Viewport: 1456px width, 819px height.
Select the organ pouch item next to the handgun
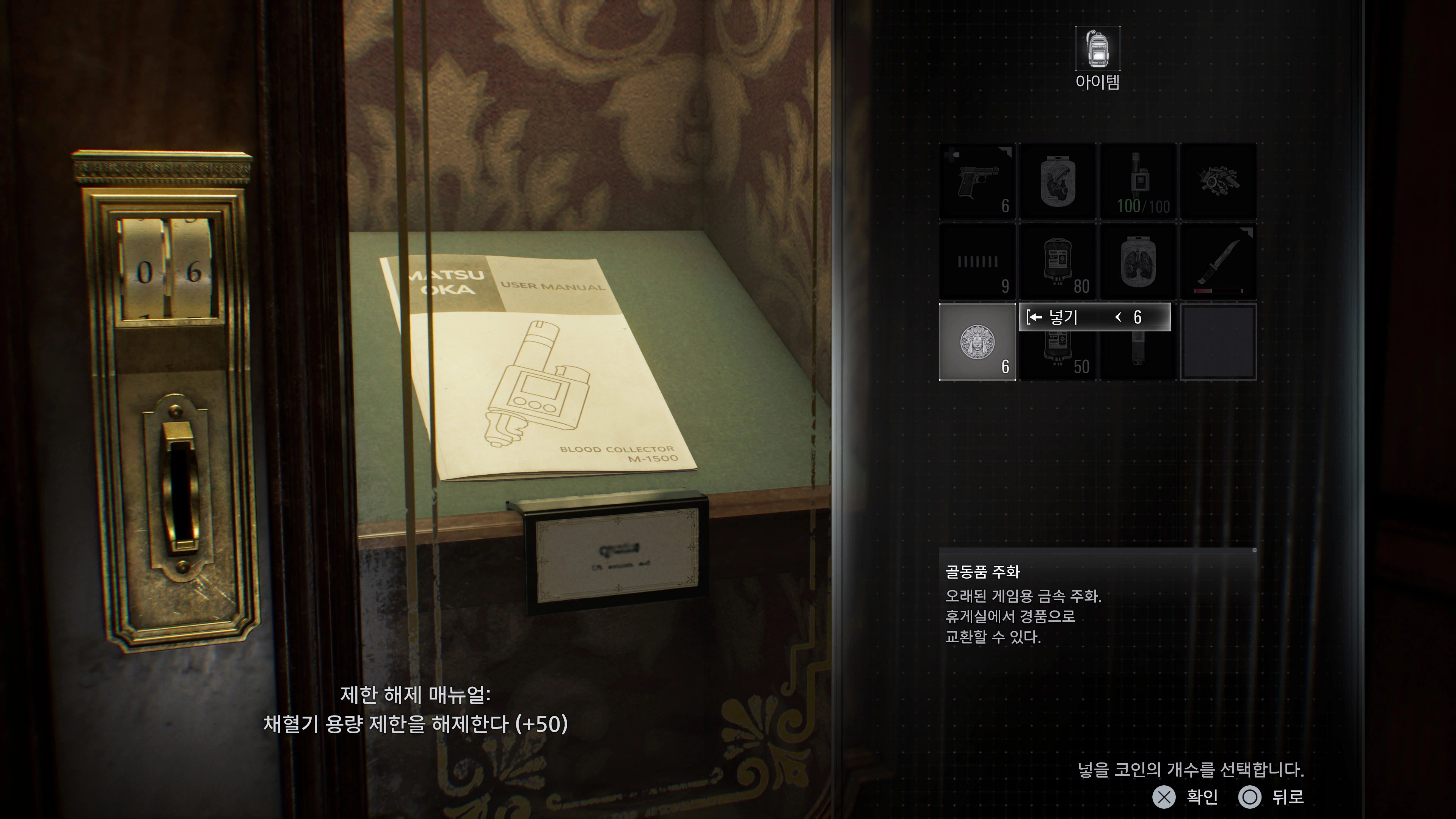point(1057,181)
